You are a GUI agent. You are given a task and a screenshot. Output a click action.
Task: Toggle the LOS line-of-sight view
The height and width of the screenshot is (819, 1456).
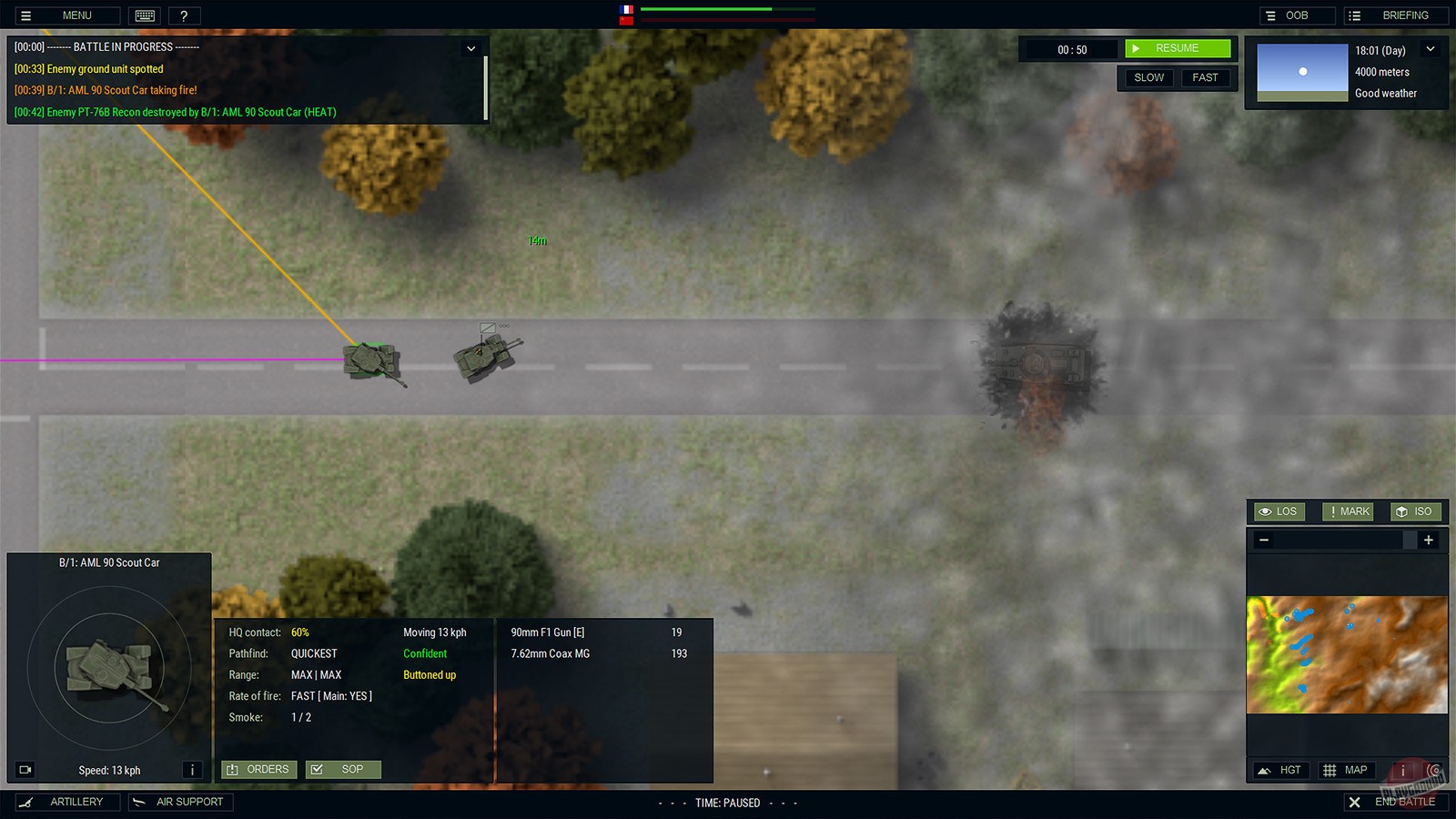pos(1278,511)
